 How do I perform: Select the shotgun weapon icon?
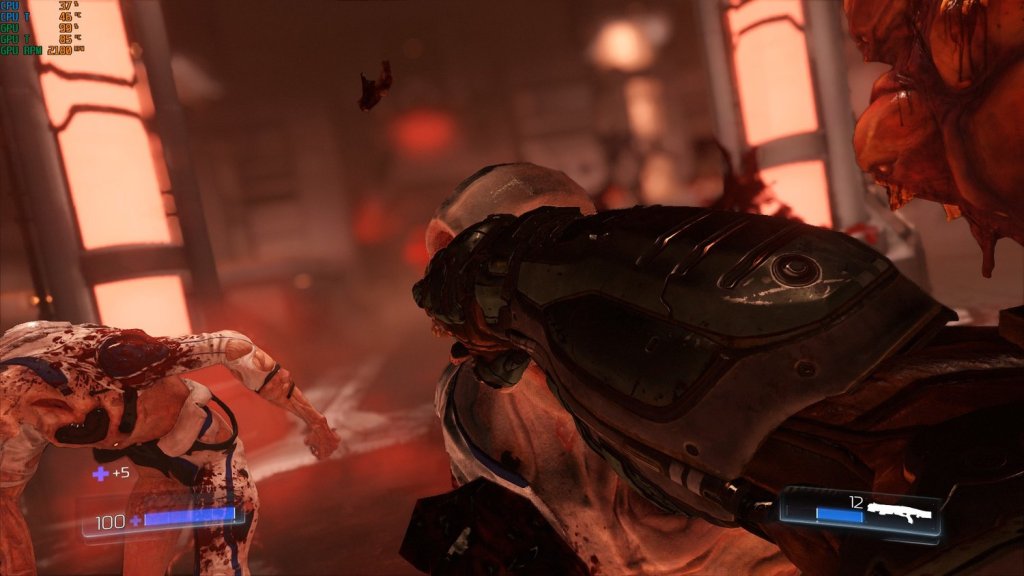pos(899,512)
